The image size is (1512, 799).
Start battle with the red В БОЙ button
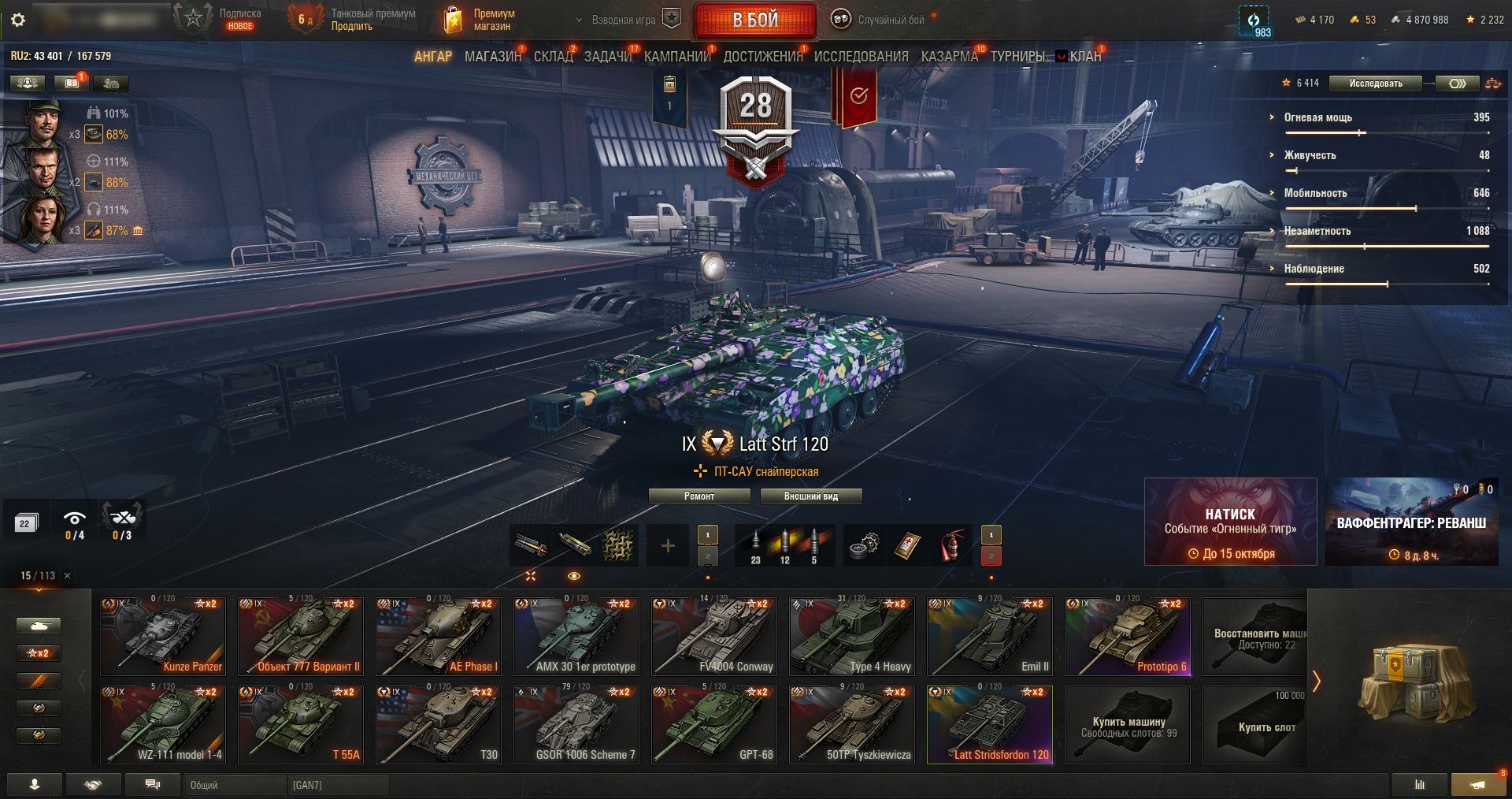[755, 20]
